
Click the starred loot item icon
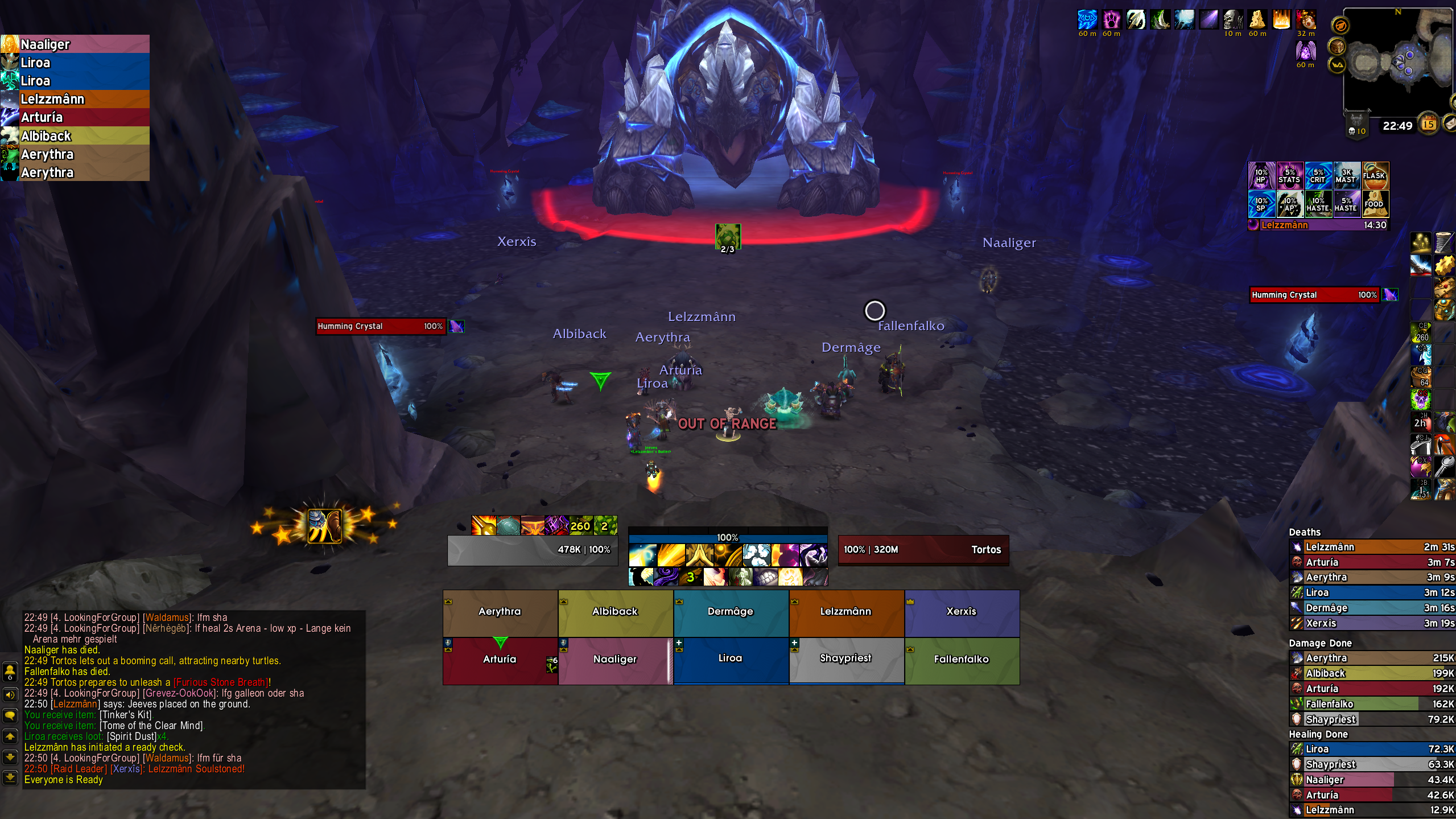(324, 526)
